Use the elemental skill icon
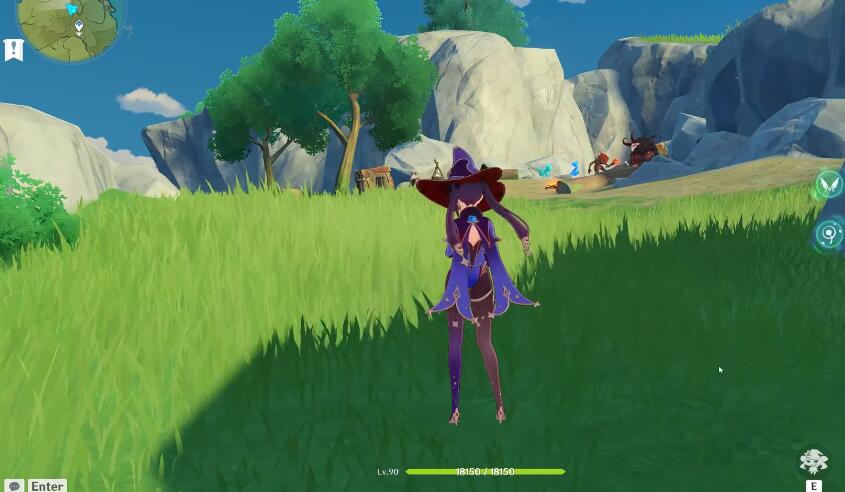 (813, 463)
